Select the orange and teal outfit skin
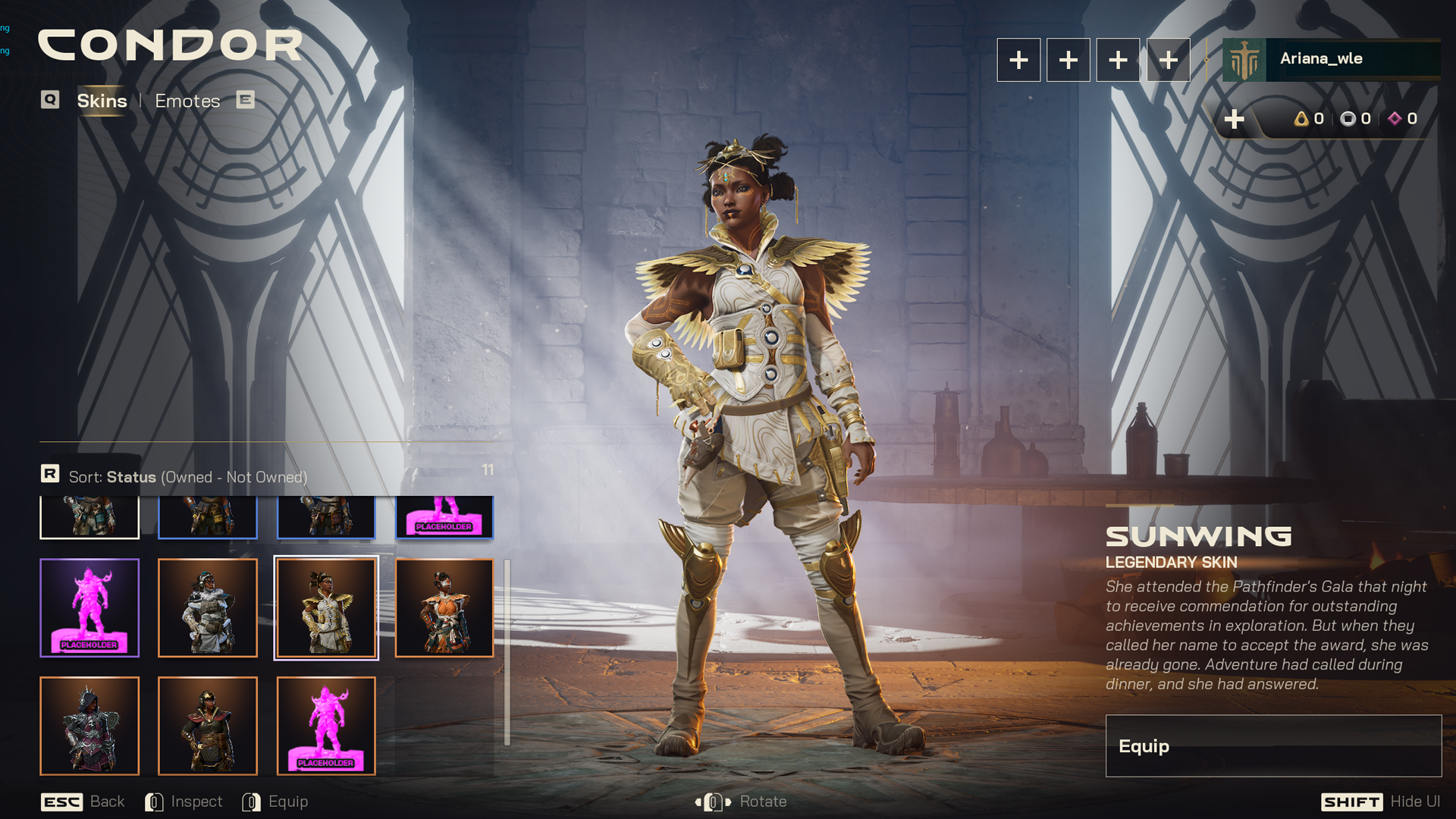 tap(444, 608)
